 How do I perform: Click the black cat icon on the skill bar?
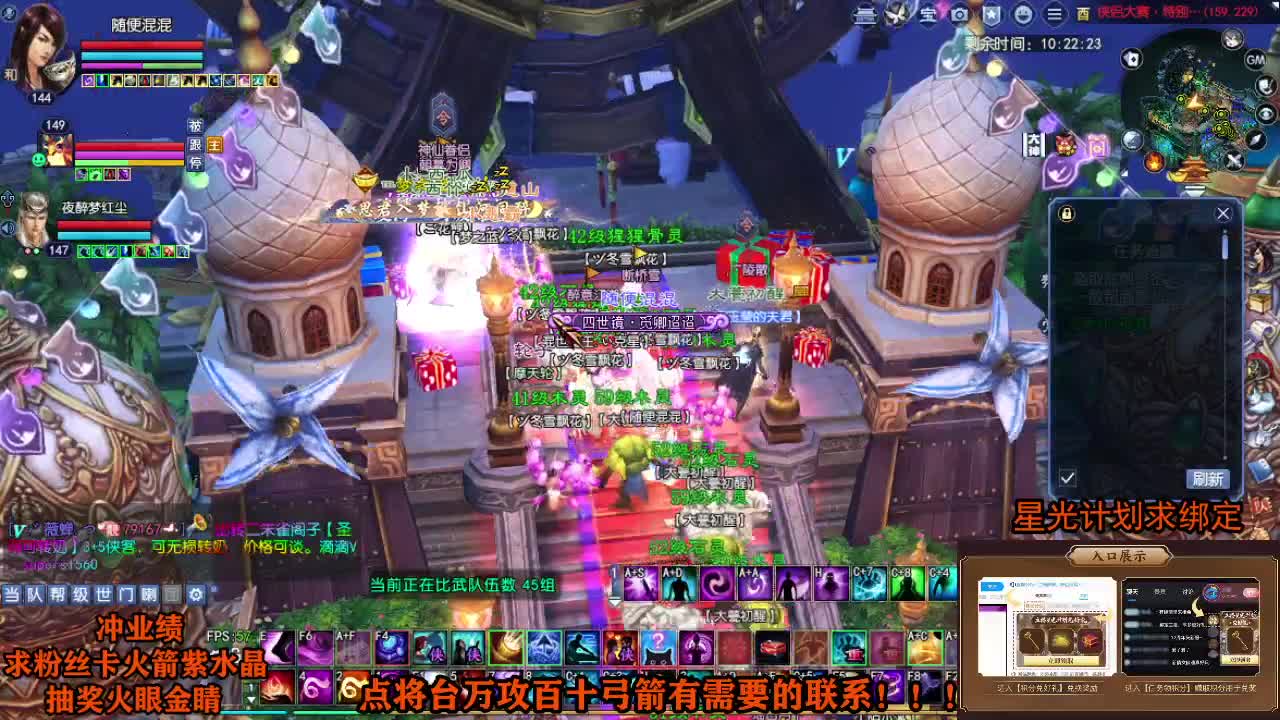pos(656,651)
